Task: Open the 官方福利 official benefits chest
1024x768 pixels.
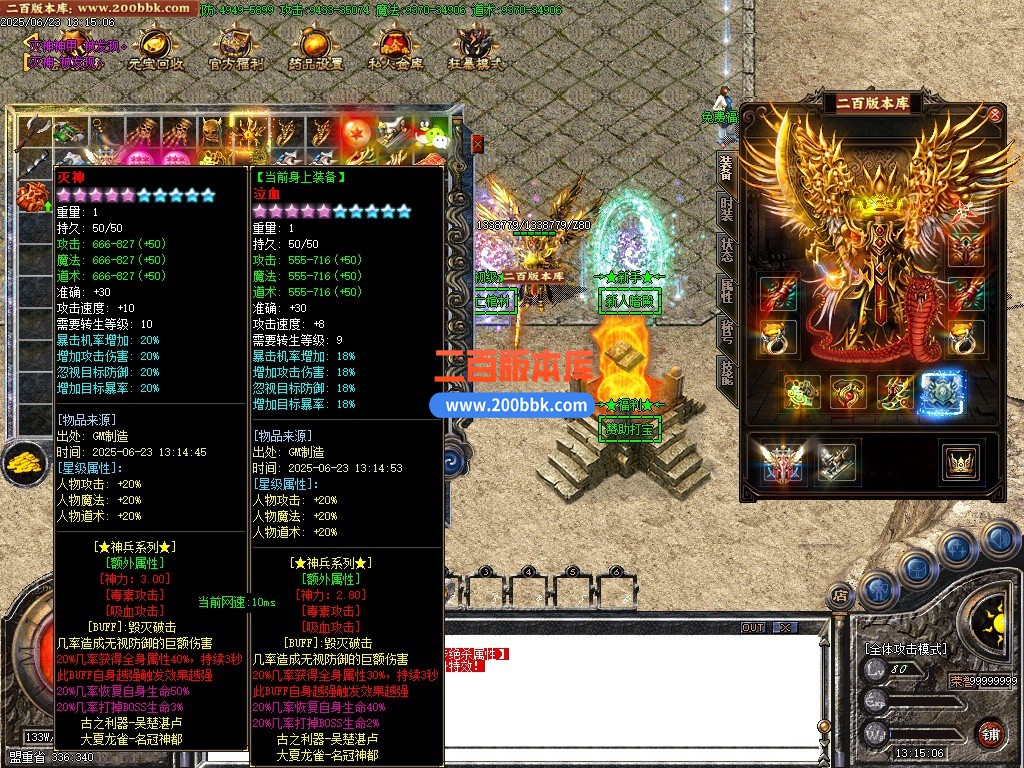Action: (x=236, y=49)
